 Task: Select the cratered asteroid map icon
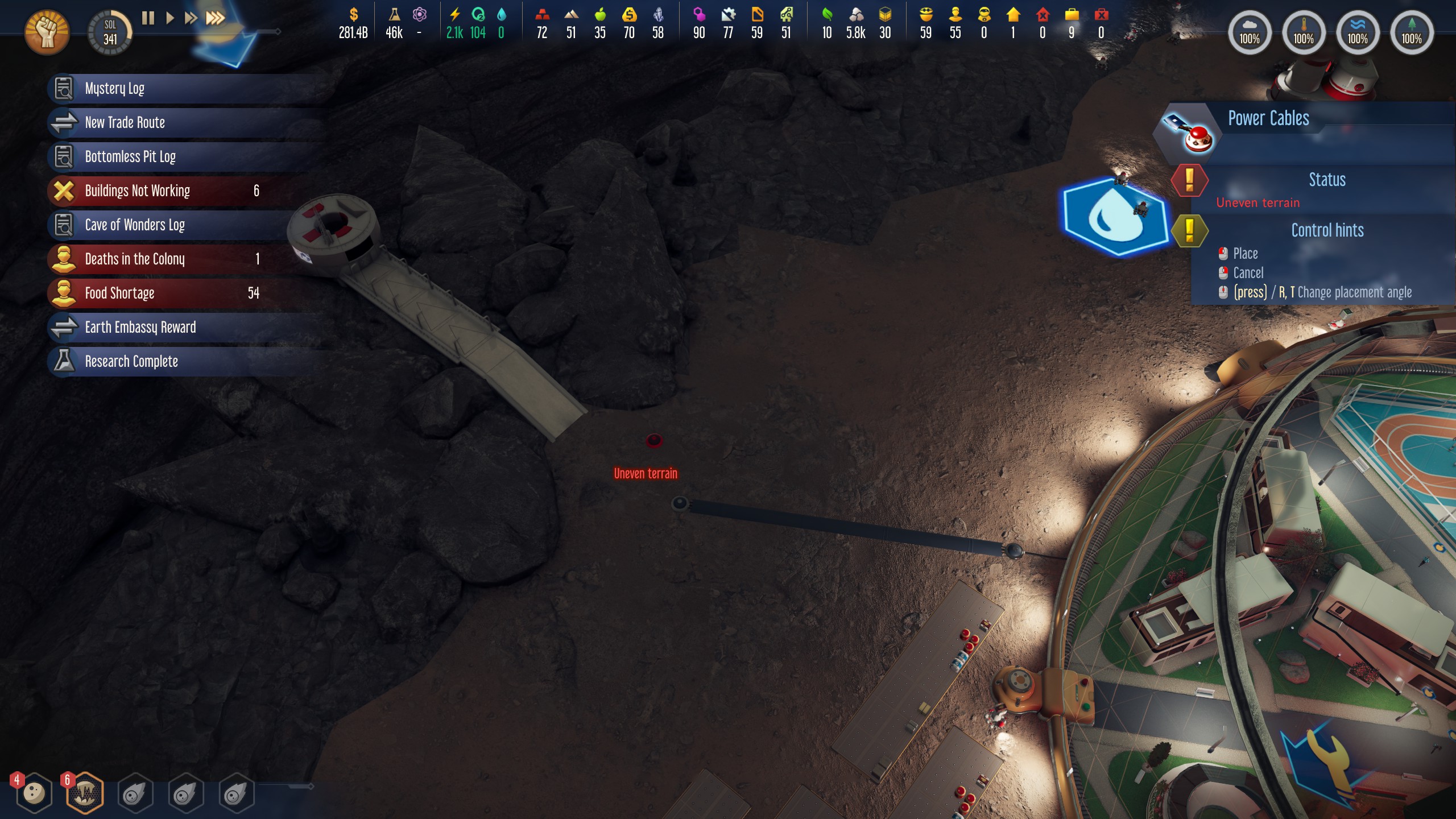coord(34,793)
